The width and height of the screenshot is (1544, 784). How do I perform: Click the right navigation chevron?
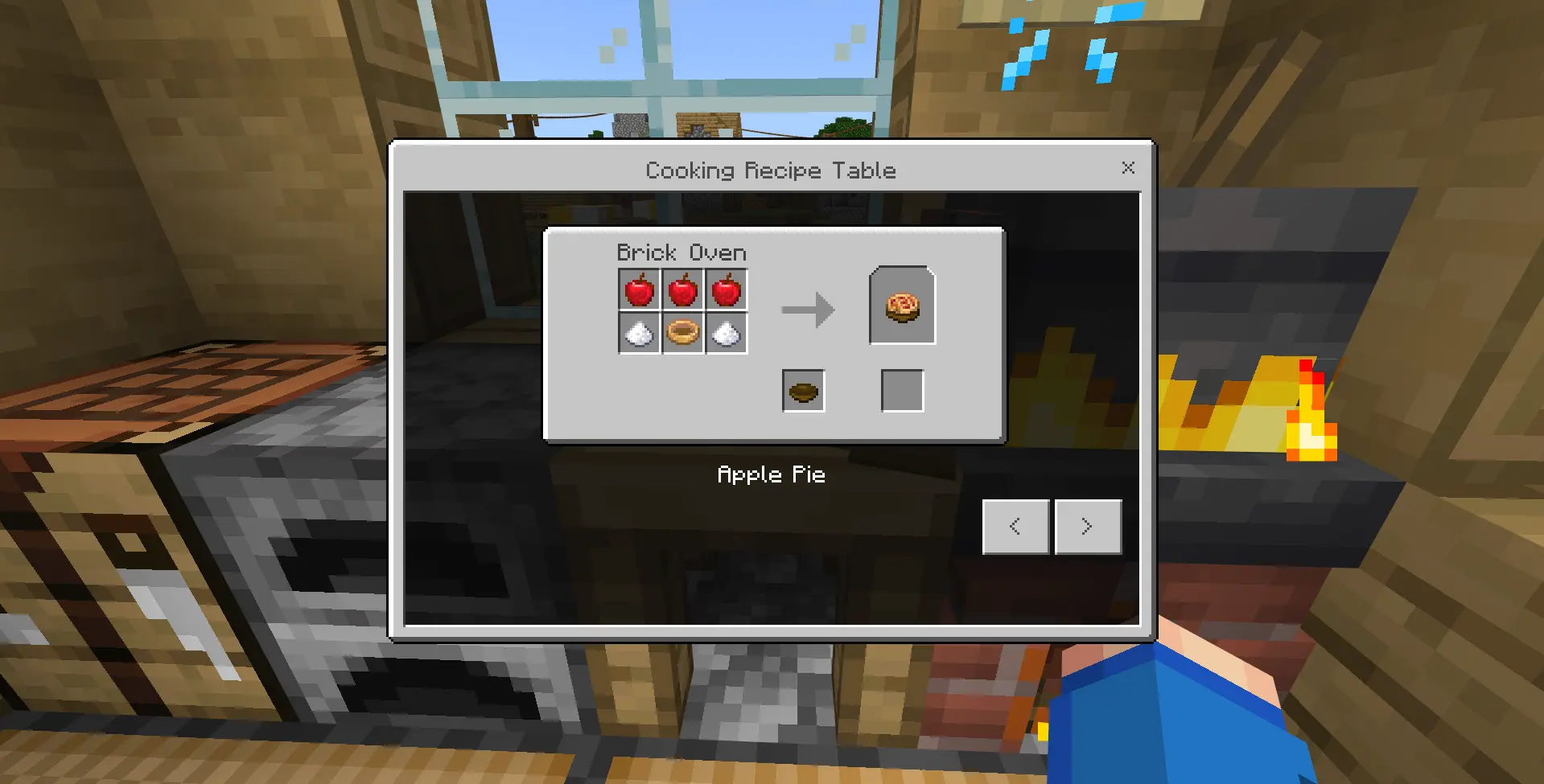click(x=1088, y=526)
